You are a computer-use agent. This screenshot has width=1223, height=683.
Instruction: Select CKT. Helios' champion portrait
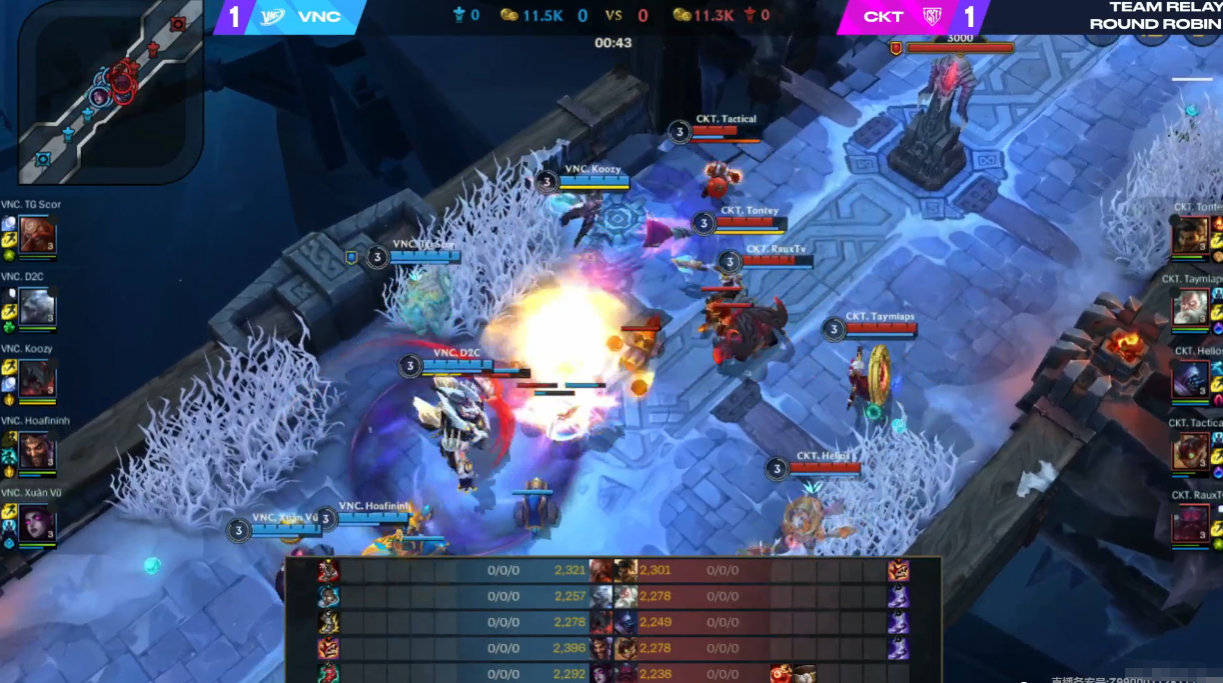[1190, 379]
